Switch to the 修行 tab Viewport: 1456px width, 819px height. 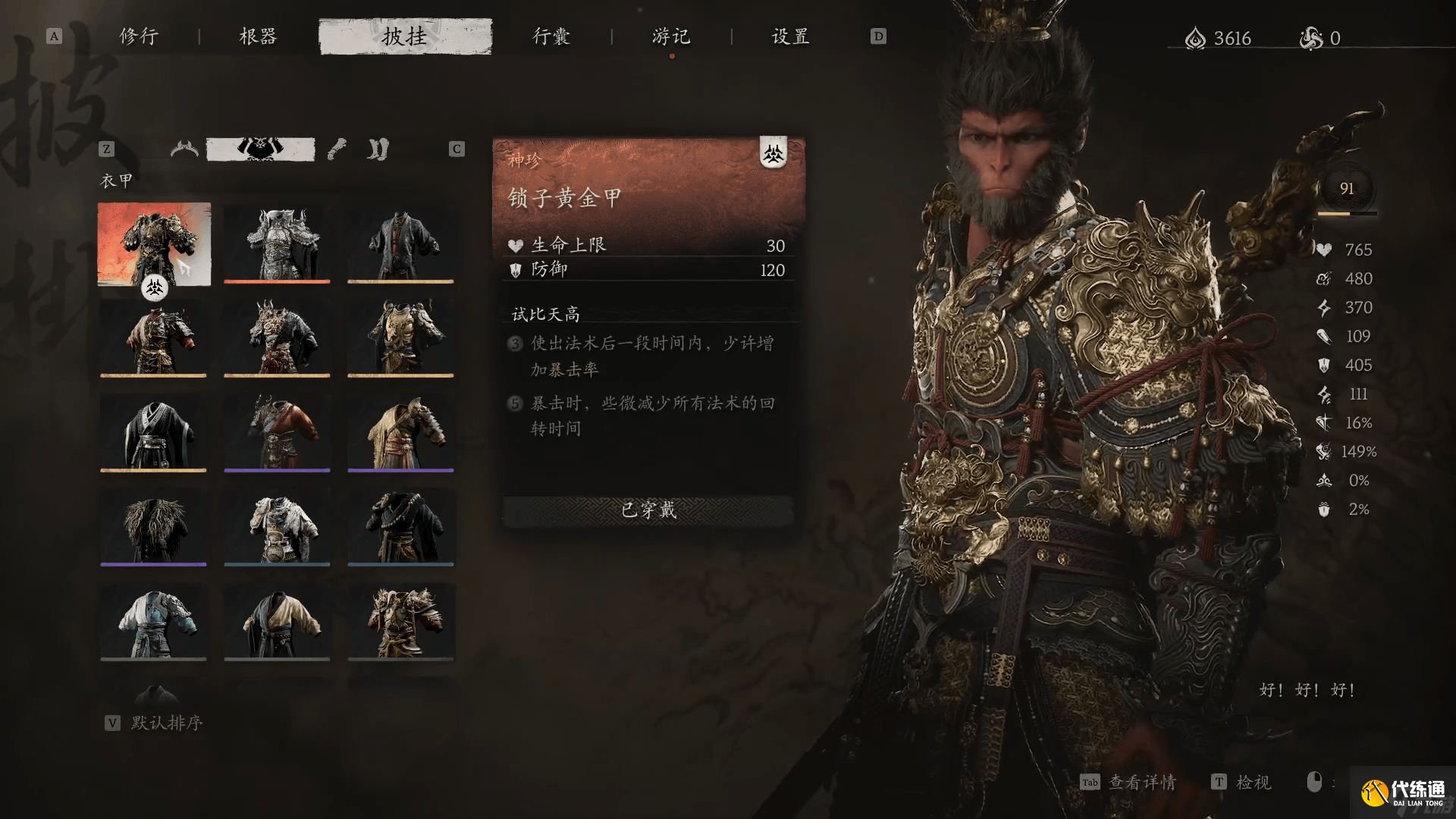pyautogui.click(x=139, y=36)
